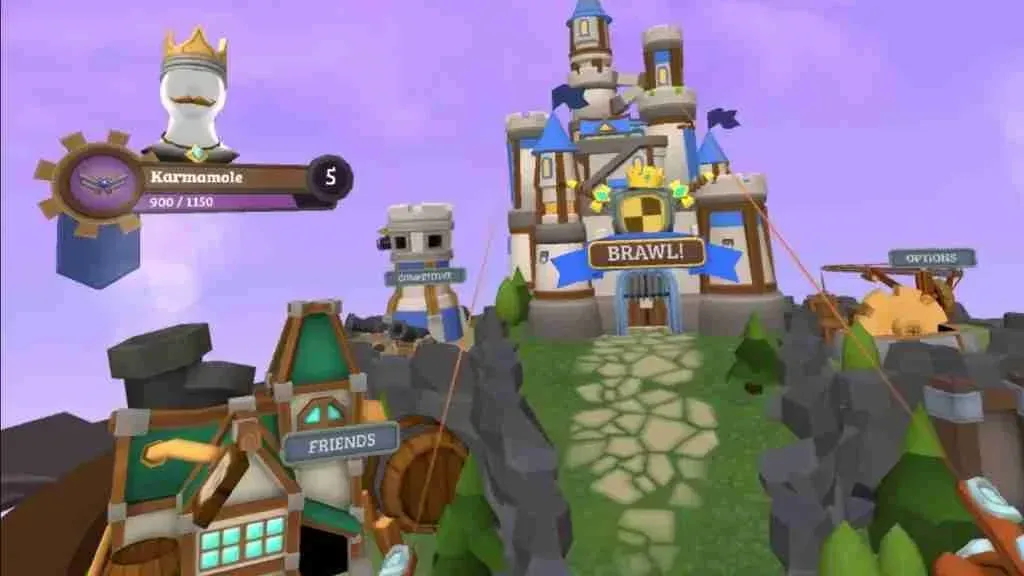Open the FRIENDS sign
The height and width of the screenshot is (576, 1024).
click(341, 441)
